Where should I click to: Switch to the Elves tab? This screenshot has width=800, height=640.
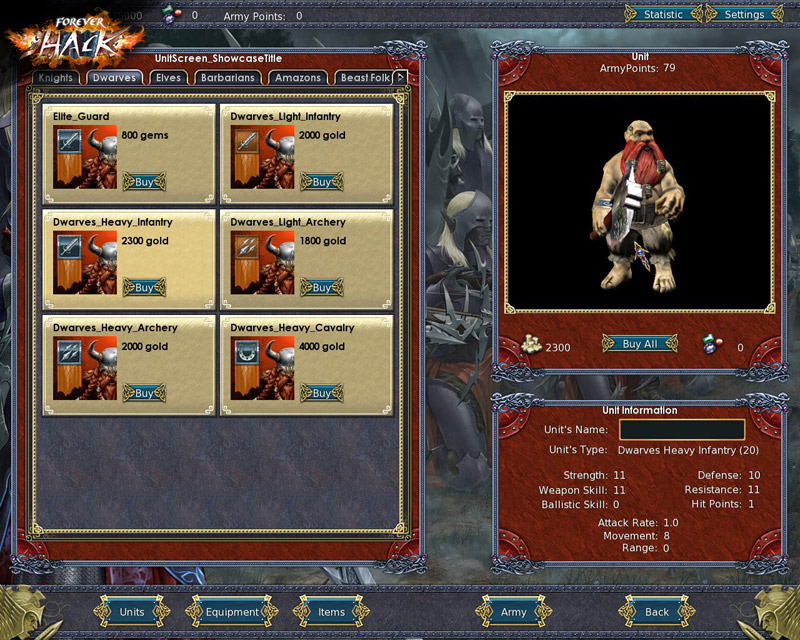[168, 78]
